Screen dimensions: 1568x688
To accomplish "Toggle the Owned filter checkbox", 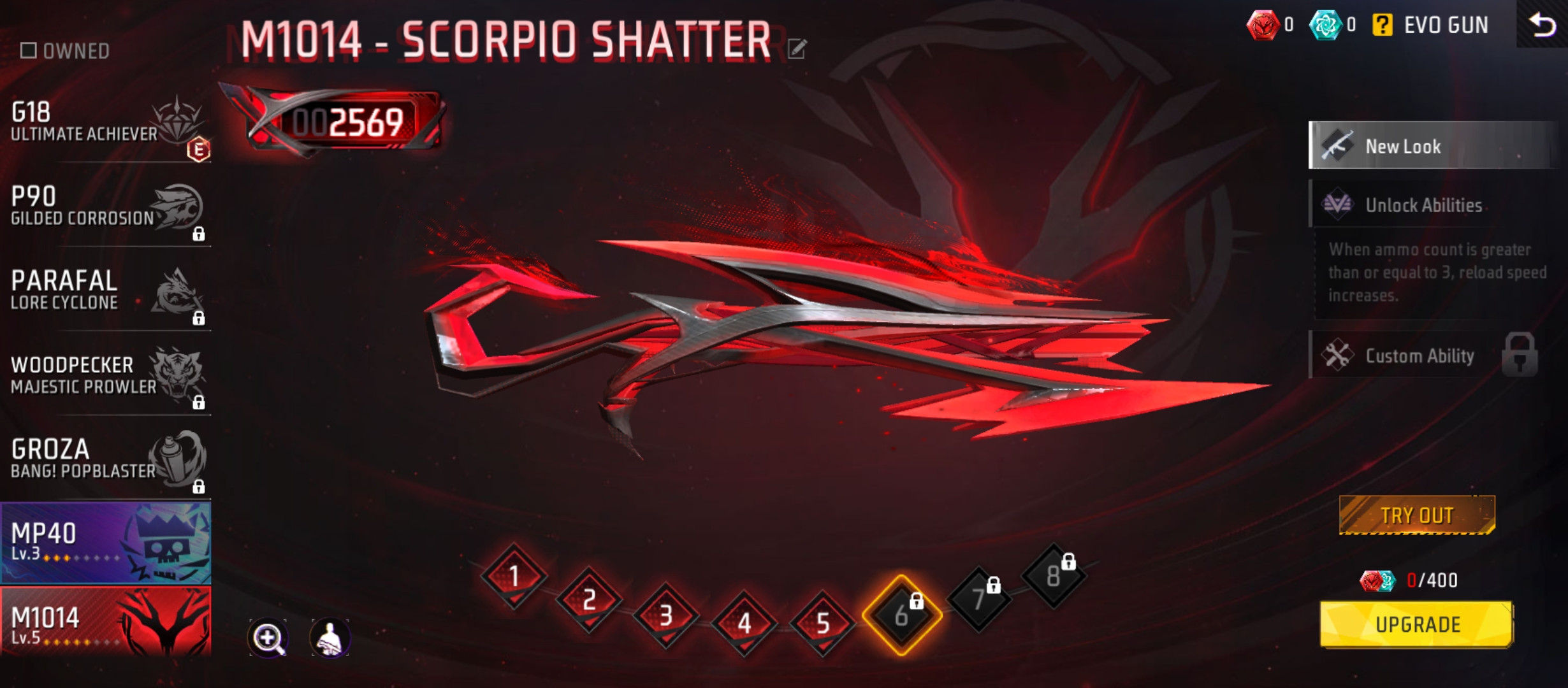I will pos(29,50).
